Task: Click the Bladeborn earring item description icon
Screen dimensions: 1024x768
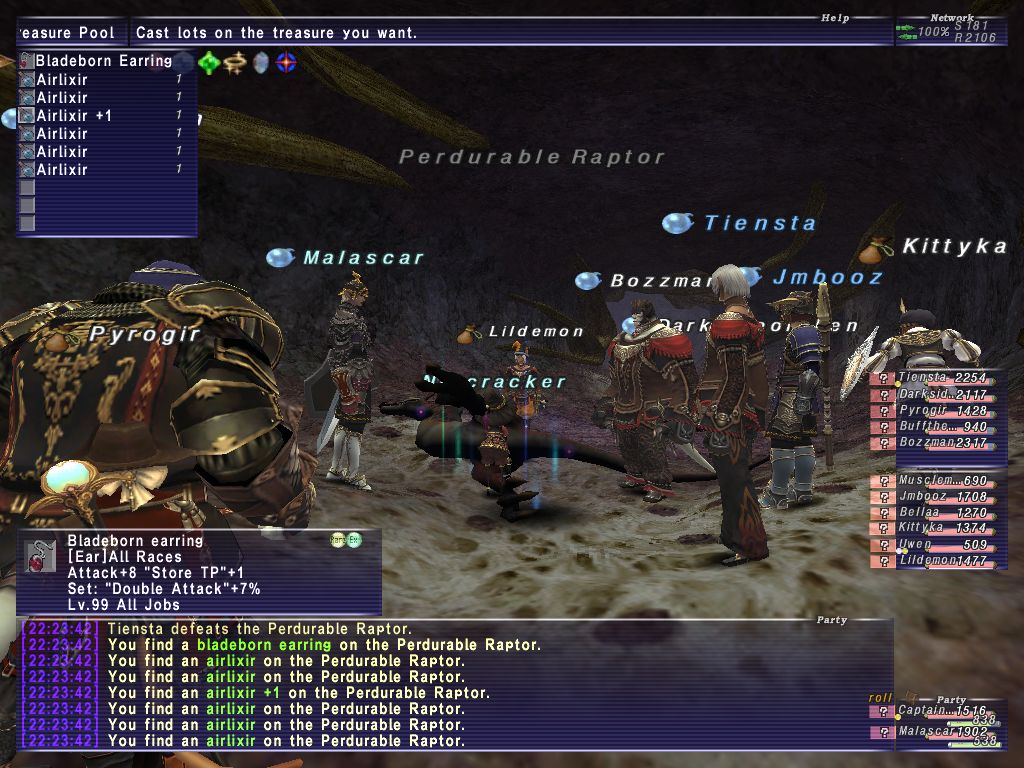Action: pos(41,556)
